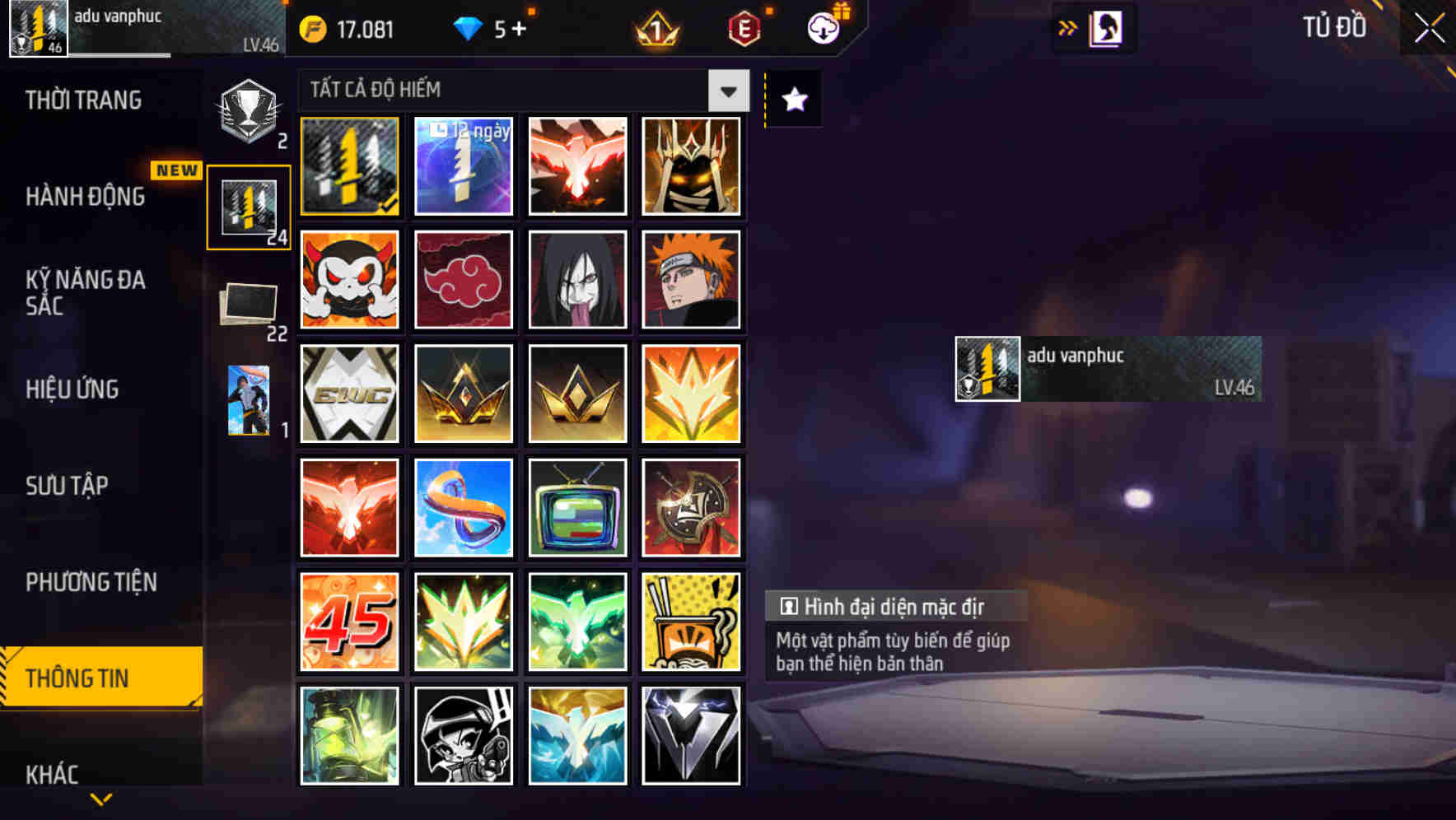Viewport: 1456px width, 820px height.
Task: Open the HÀNH ĐỘNG tab with NEW badge
Action: click(86, 197)
